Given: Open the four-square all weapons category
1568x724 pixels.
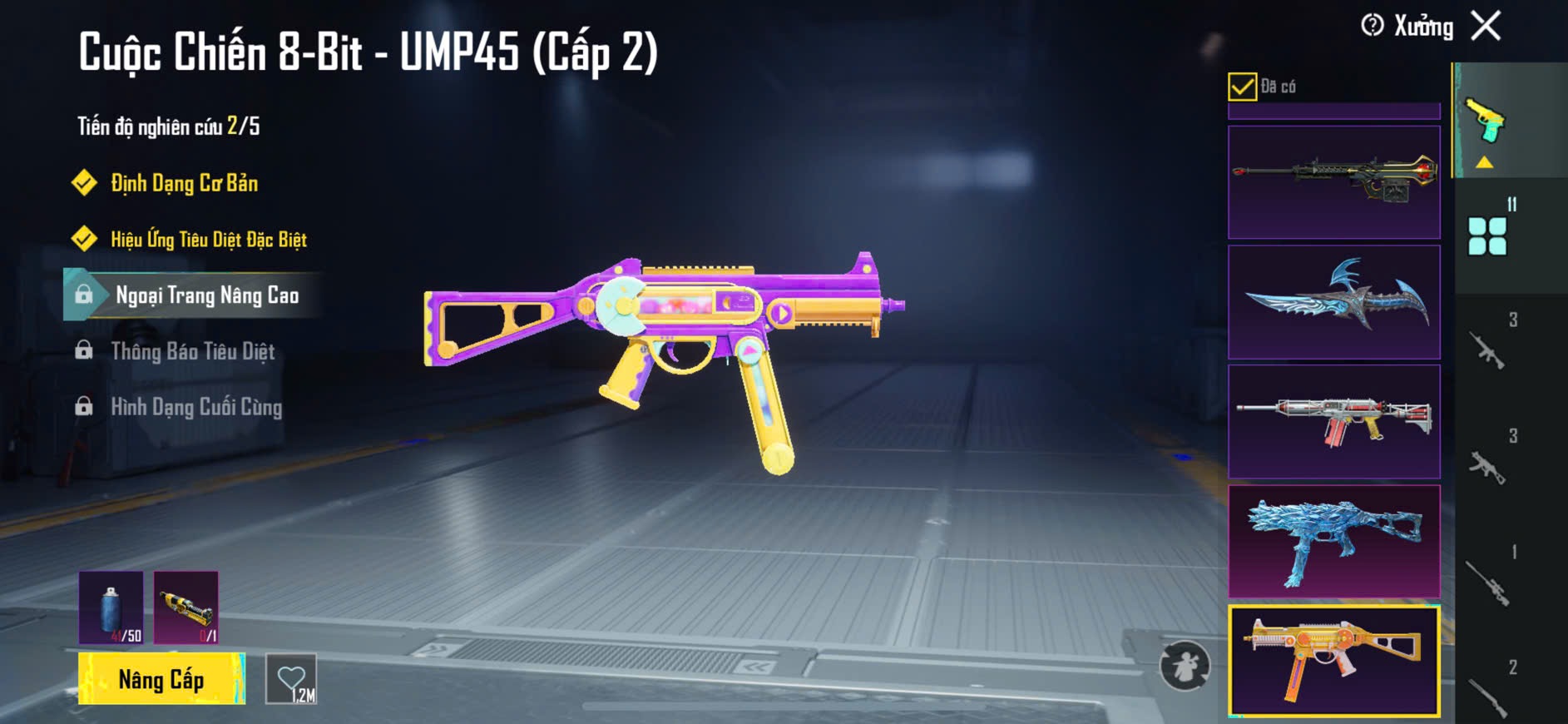Looking at the screenshot, I should point(1487,236).
